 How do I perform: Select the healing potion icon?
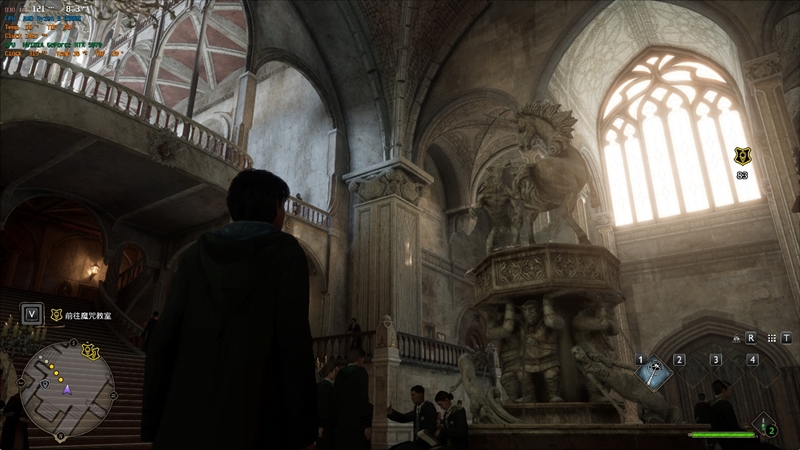(764, 425)
